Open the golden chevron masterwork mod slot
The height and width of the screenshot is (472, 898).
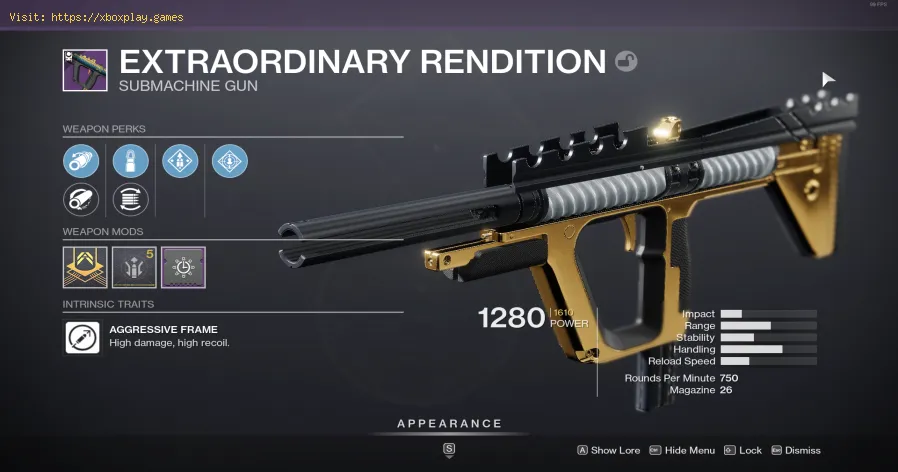click(x=85, y=268)
